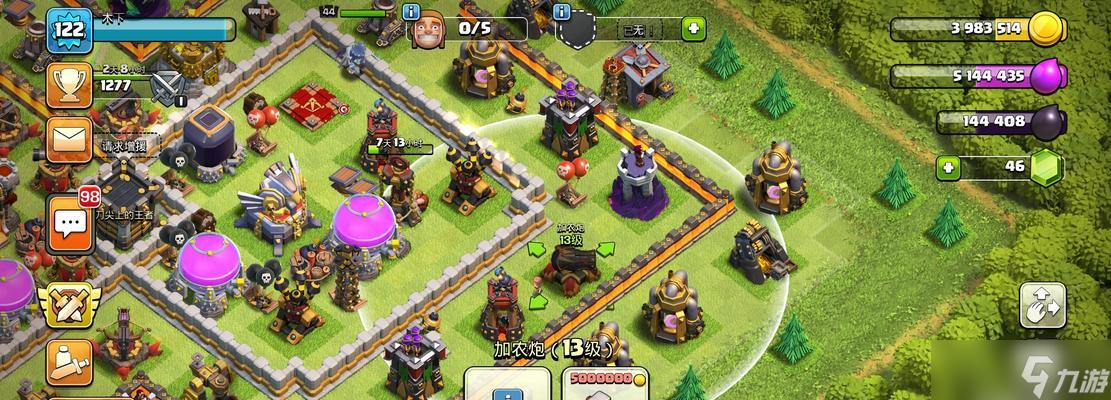Open the builder info button

click(x=410, y=13)
